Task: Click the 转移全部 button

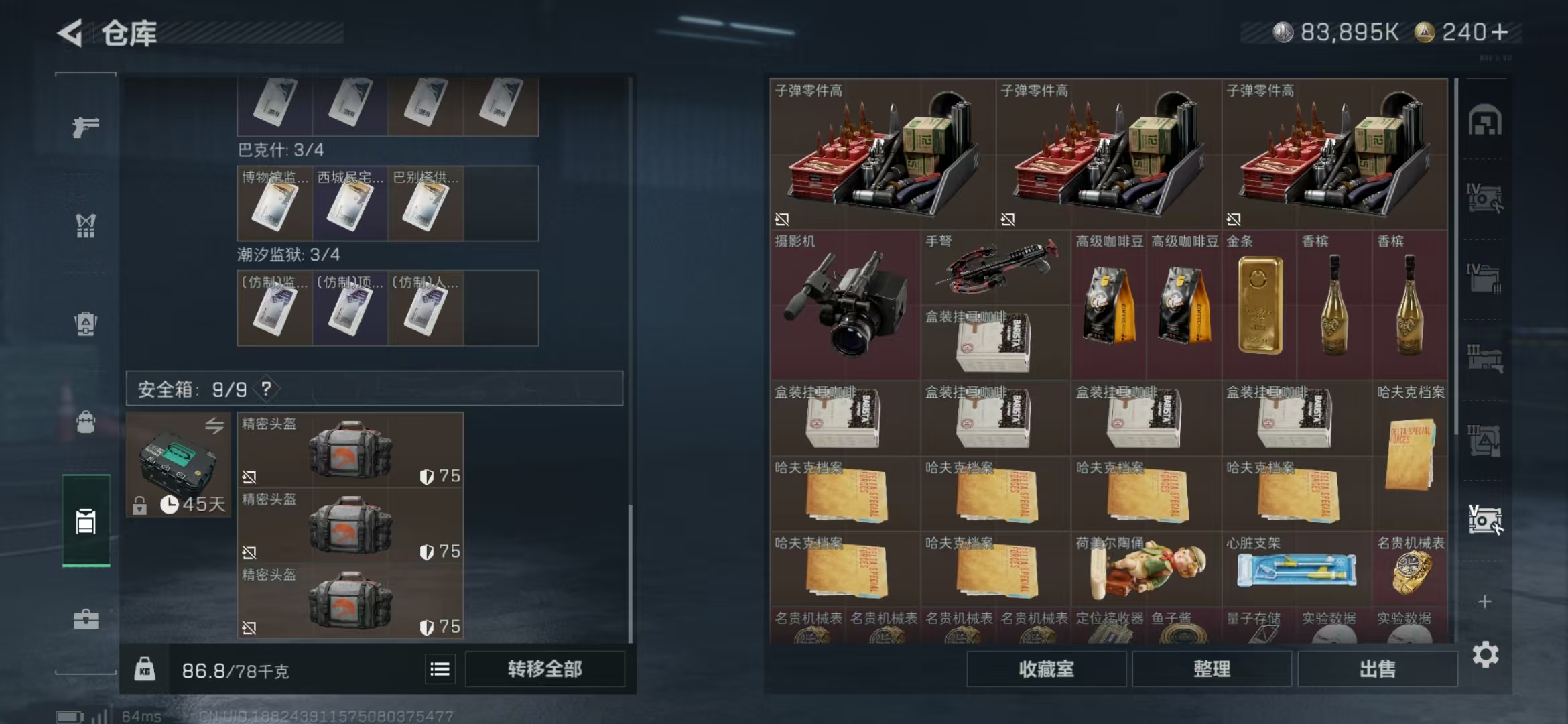Action: (545, 668)
